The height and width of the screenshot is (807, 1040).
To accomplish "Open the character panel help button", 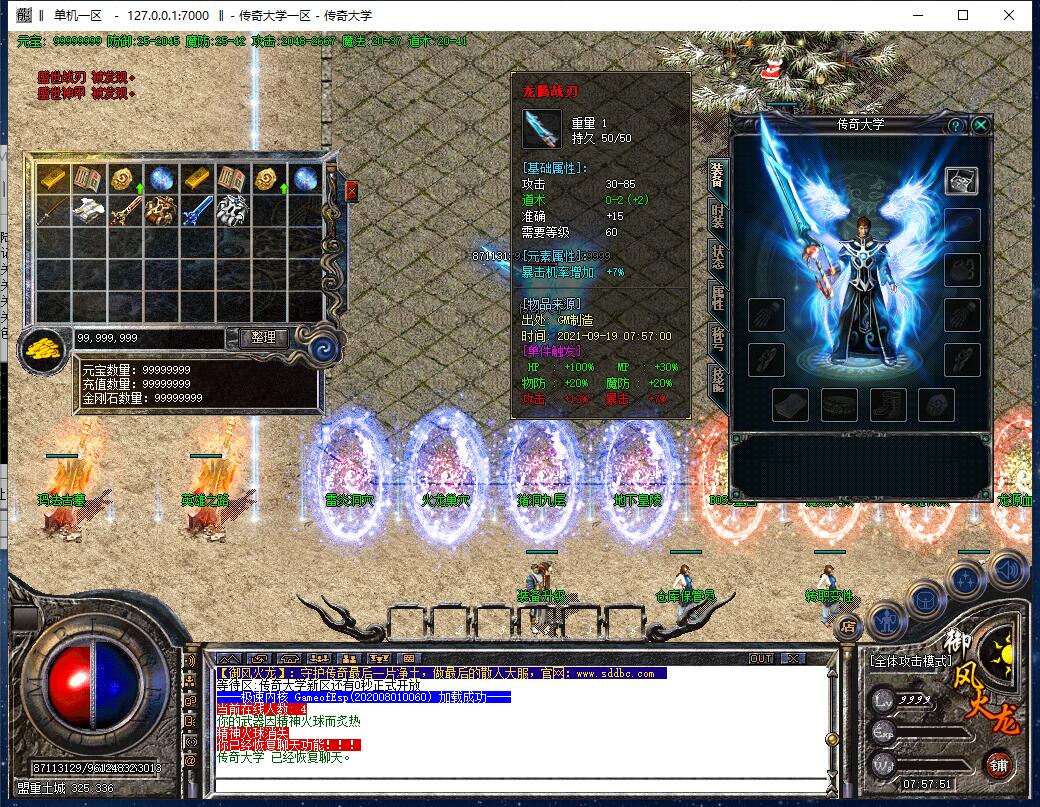I will pyautogui.click(x=956, y=125).
